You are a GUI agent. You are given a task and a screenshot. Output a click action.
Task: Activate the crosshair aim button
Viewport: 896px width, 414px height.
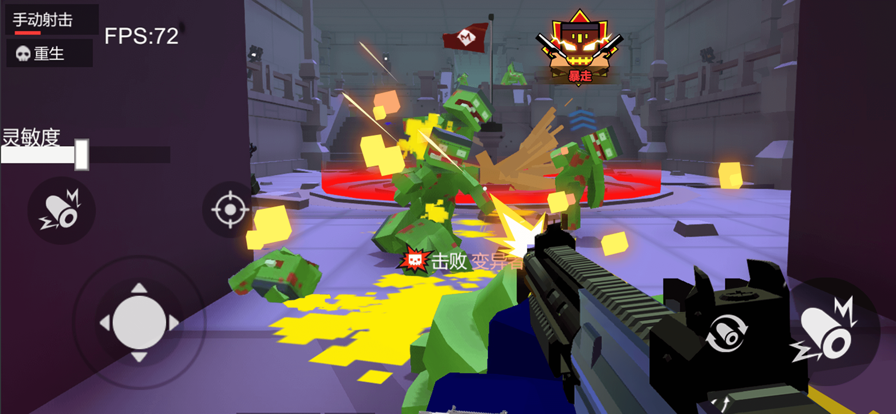229,210
